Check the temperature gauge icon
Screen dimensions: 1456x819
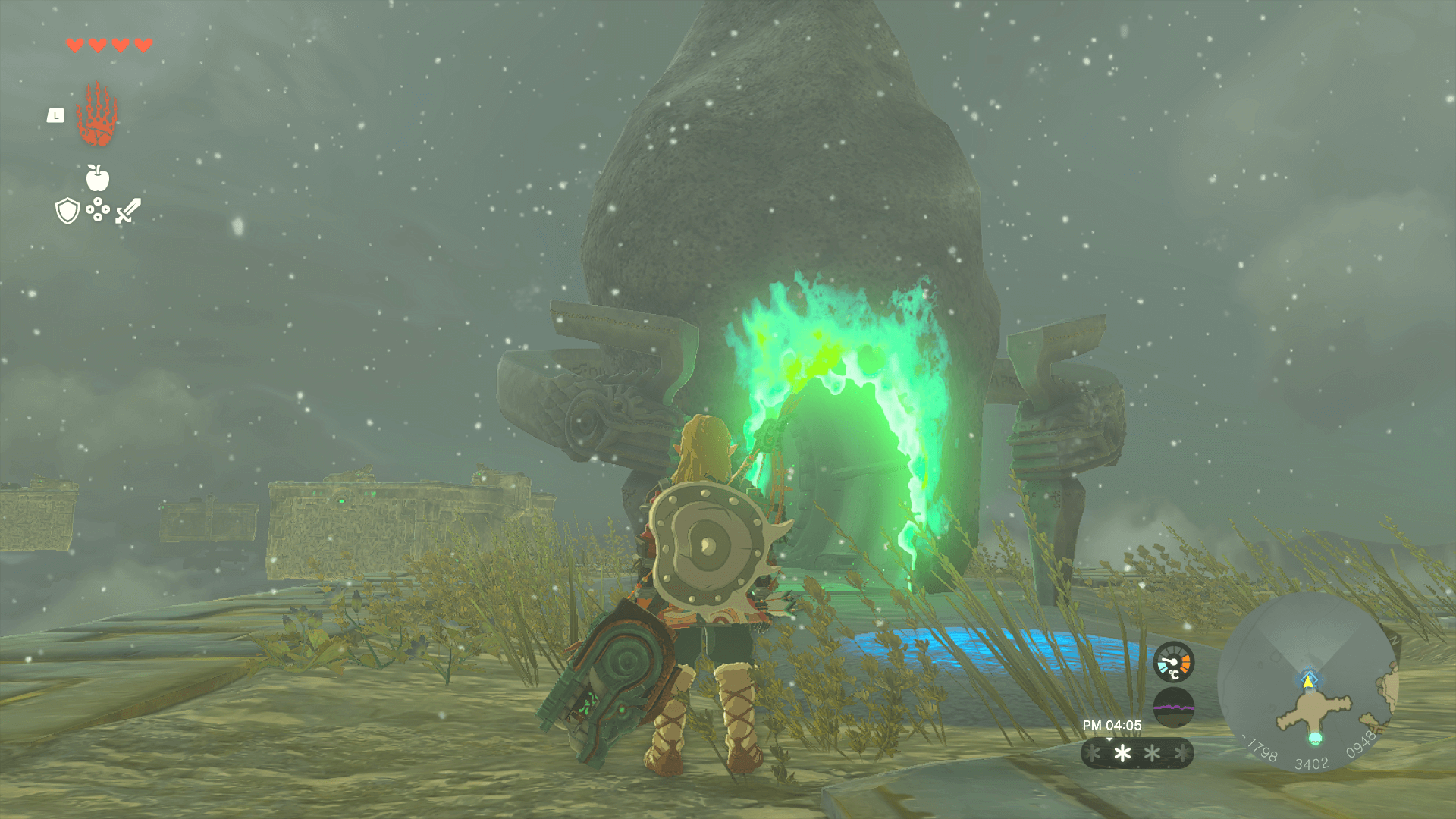(1173, 663)
